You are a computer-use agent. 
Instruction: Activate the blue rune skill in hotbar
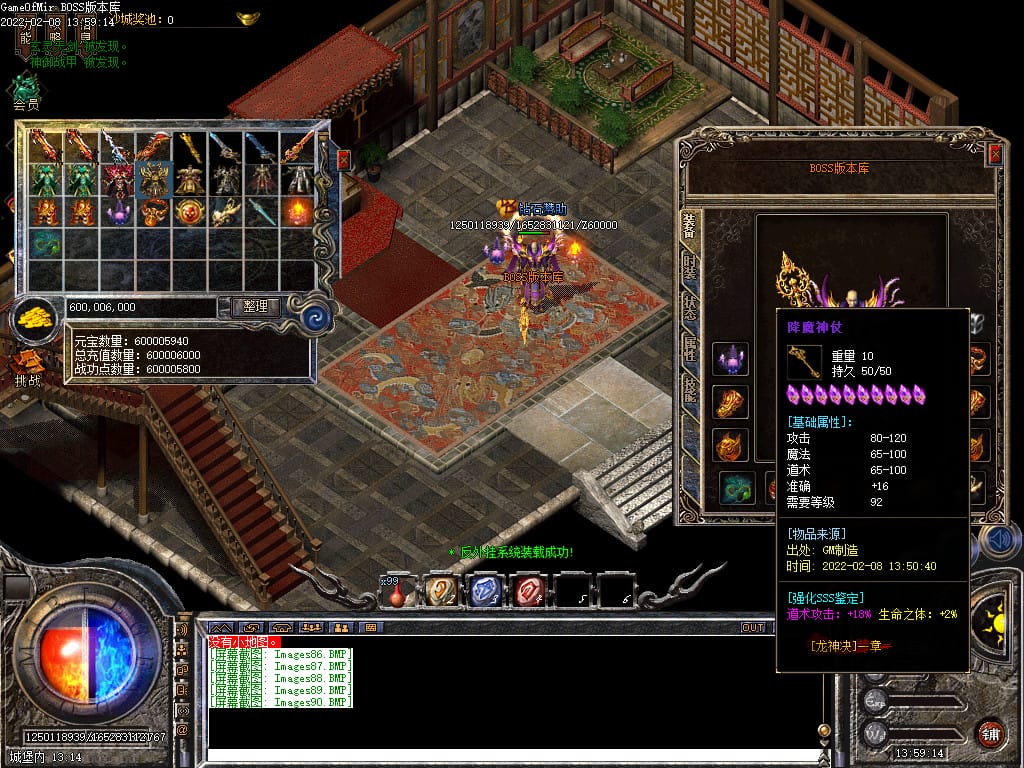485,592
